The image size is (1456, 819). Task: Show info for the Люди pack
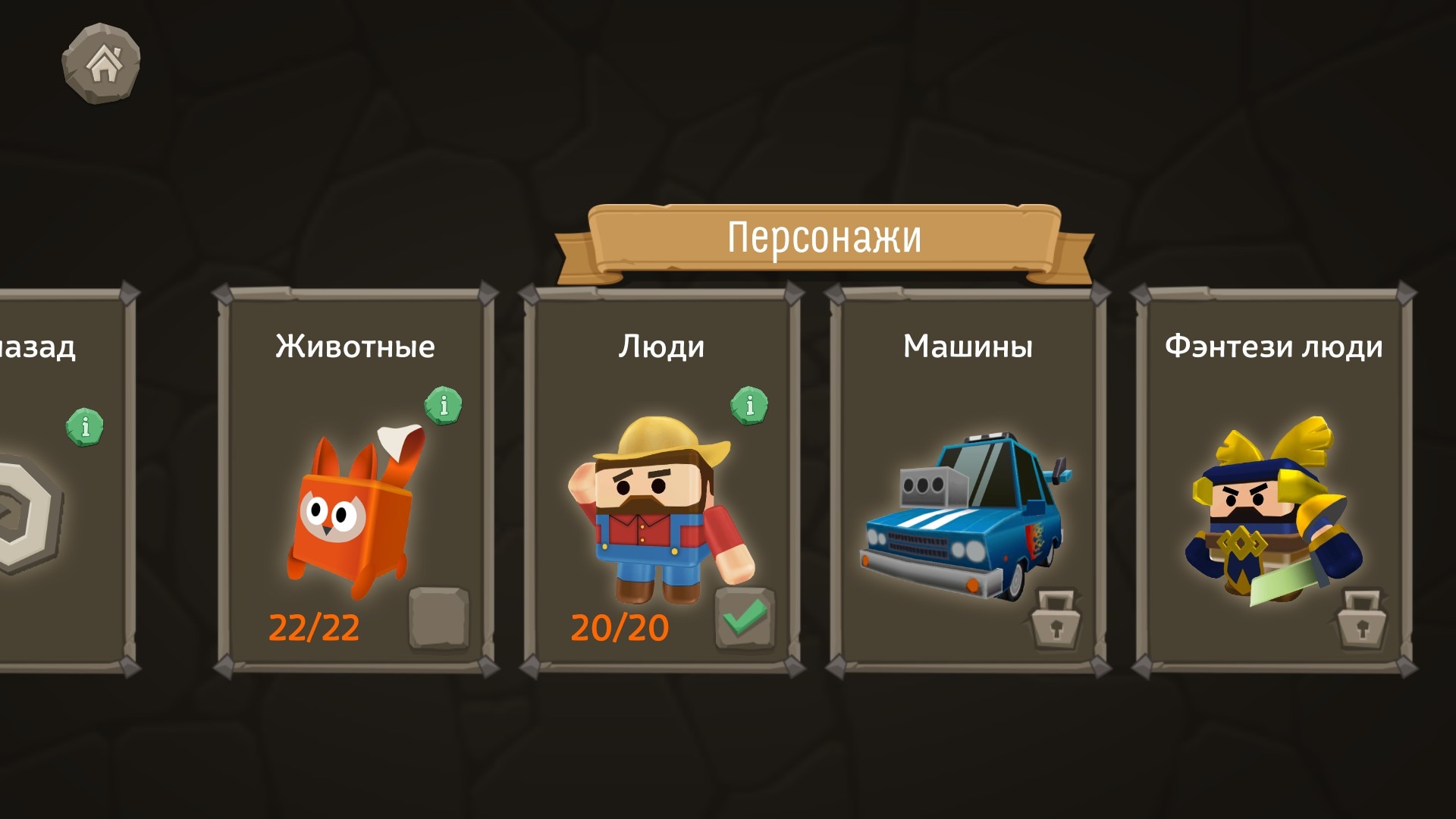pyautogui.click(x=749, y=405)
